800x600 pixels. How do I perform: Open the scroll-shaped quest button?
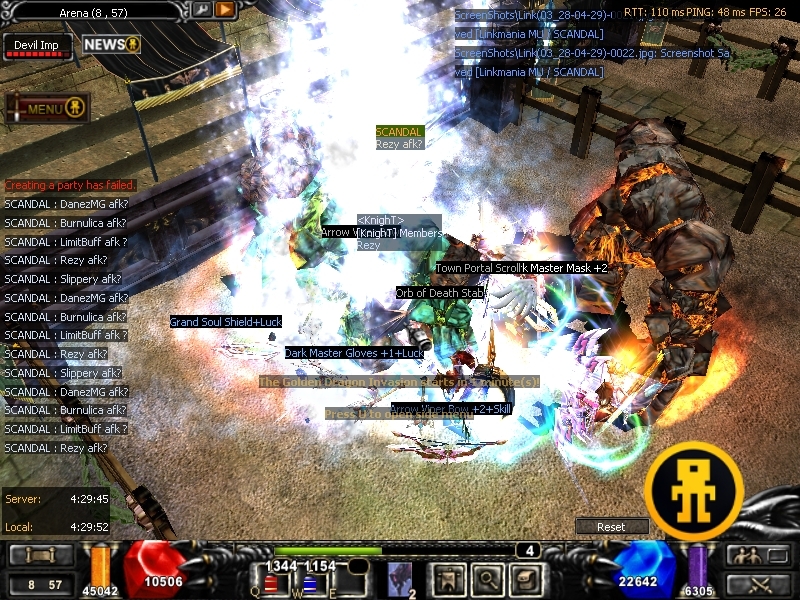pyautogui.click(x=521, y=579)
